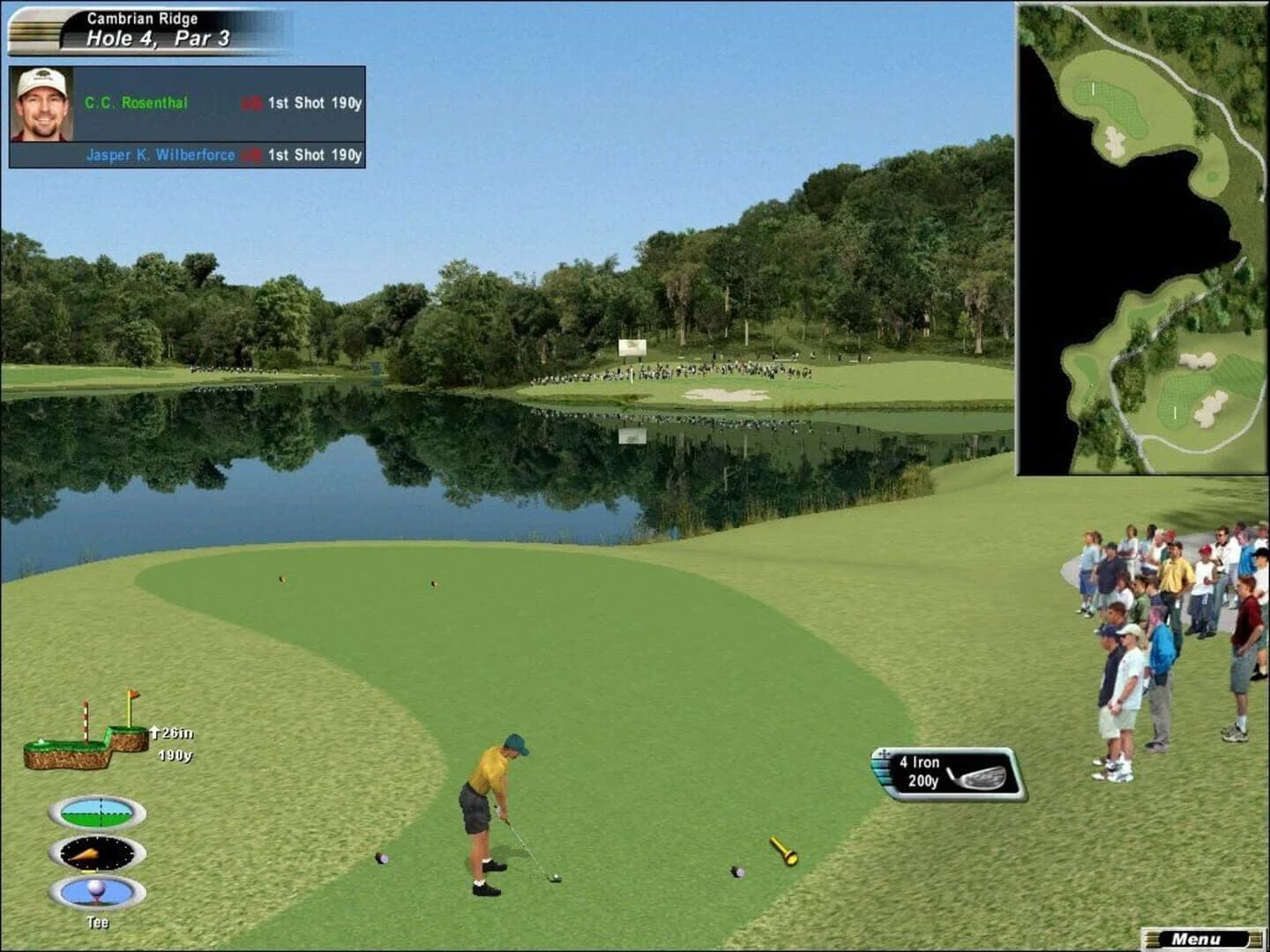This screenshot has width=1270, height=952.
Task: Click the Hole 4, Par 3 banner
Action: (x=157, y=37)
